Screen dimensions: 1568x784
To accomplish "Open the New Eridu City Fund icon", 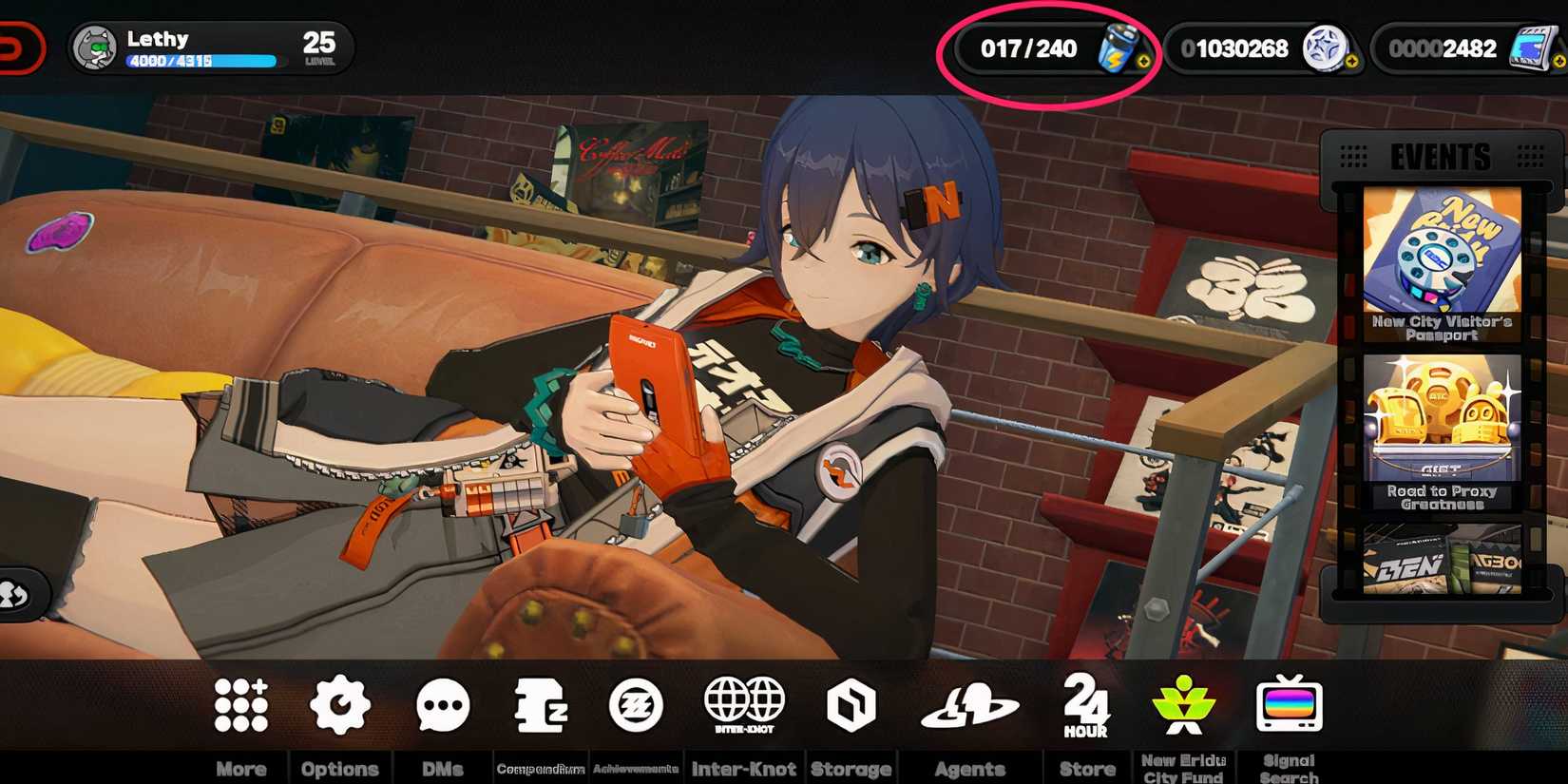I will tap(1184, 703).
